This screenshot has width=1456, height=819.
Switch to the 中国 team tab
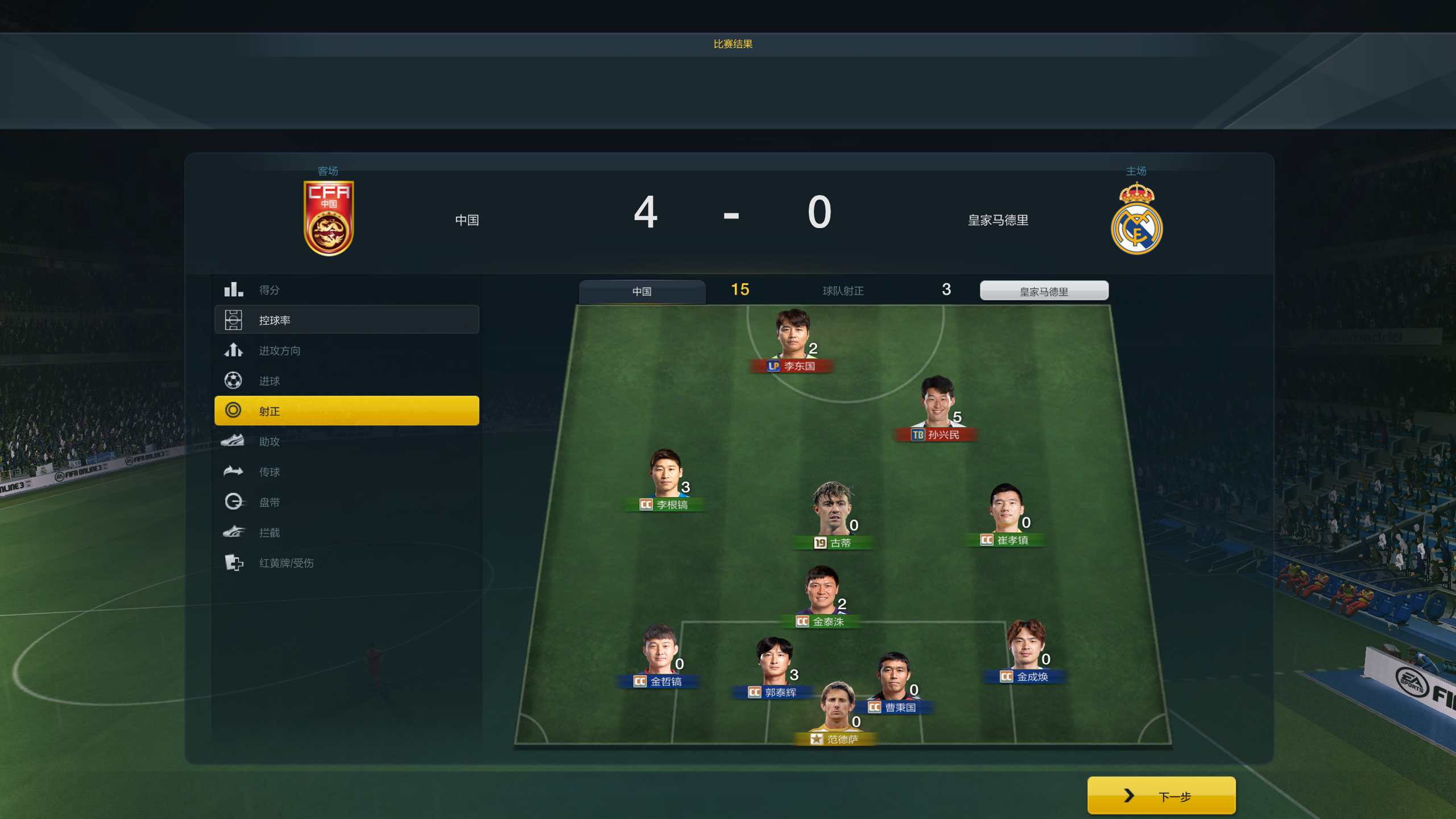(x=642, y=291)
